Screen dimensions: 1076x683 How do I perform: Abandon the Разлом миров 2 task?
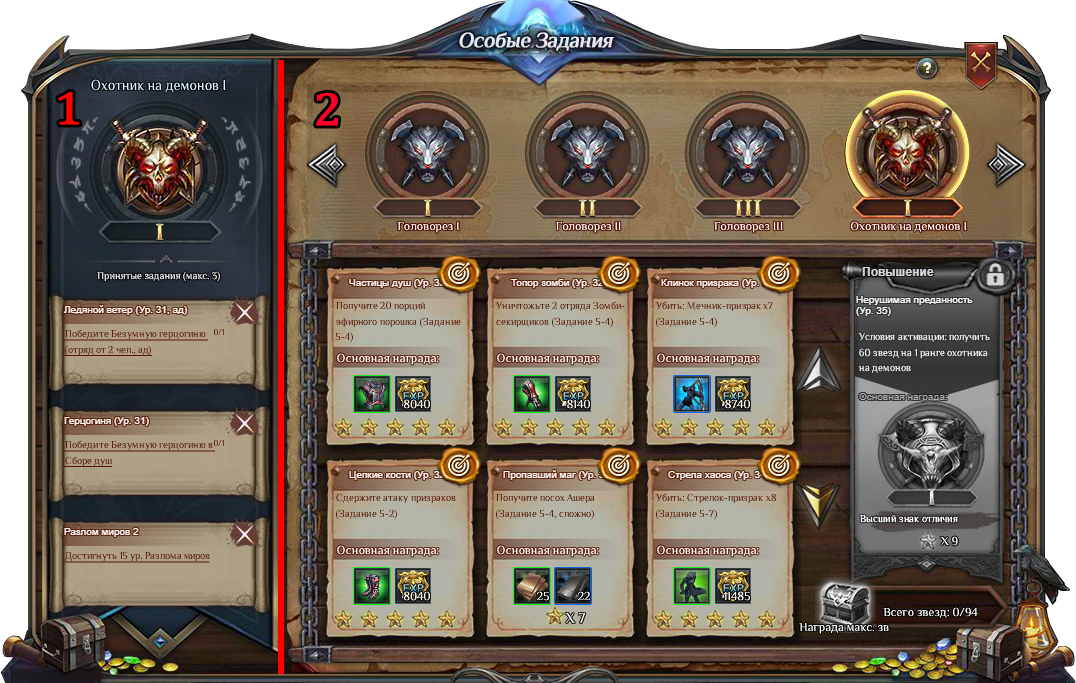pyautogui.click(x=245, y=534)
